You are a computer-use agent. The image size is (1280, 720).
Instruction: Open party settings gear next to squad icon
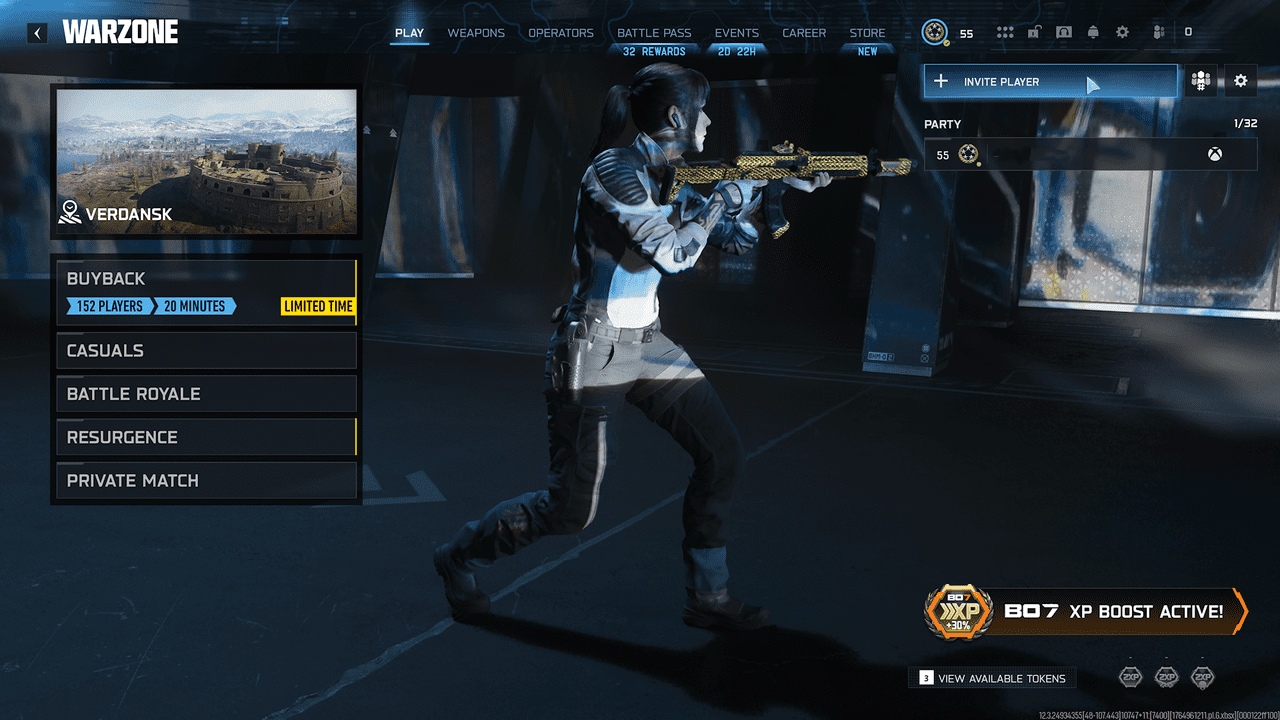click(1240, 81)
